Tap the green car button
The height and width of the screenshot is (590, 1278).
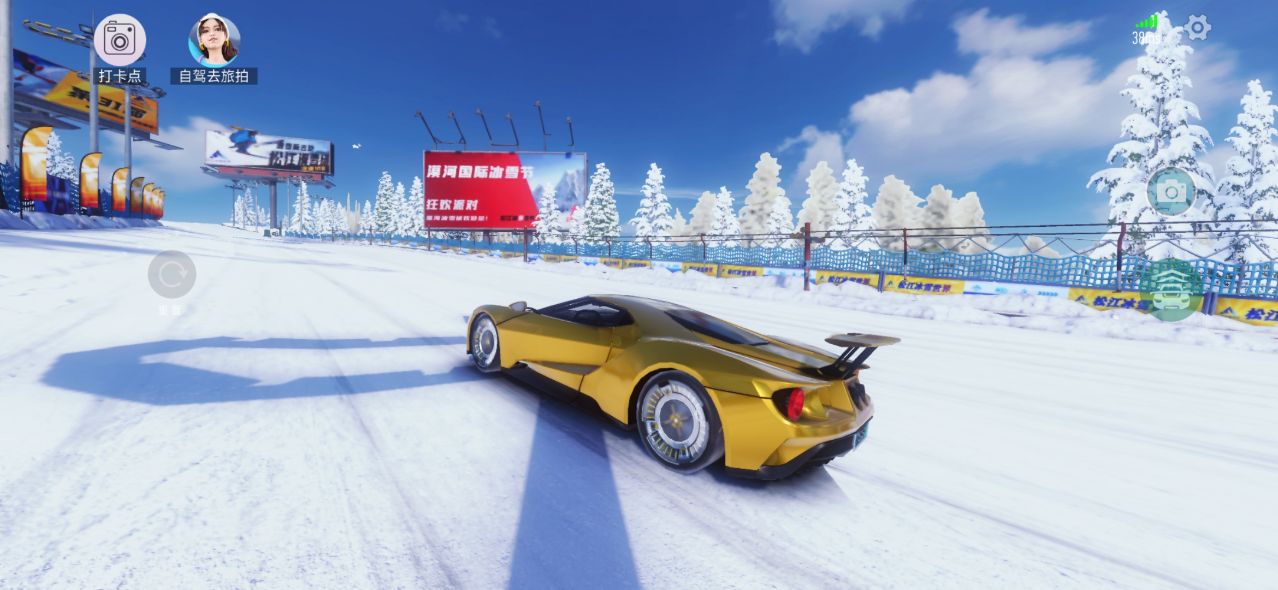tap(1170, 291)
